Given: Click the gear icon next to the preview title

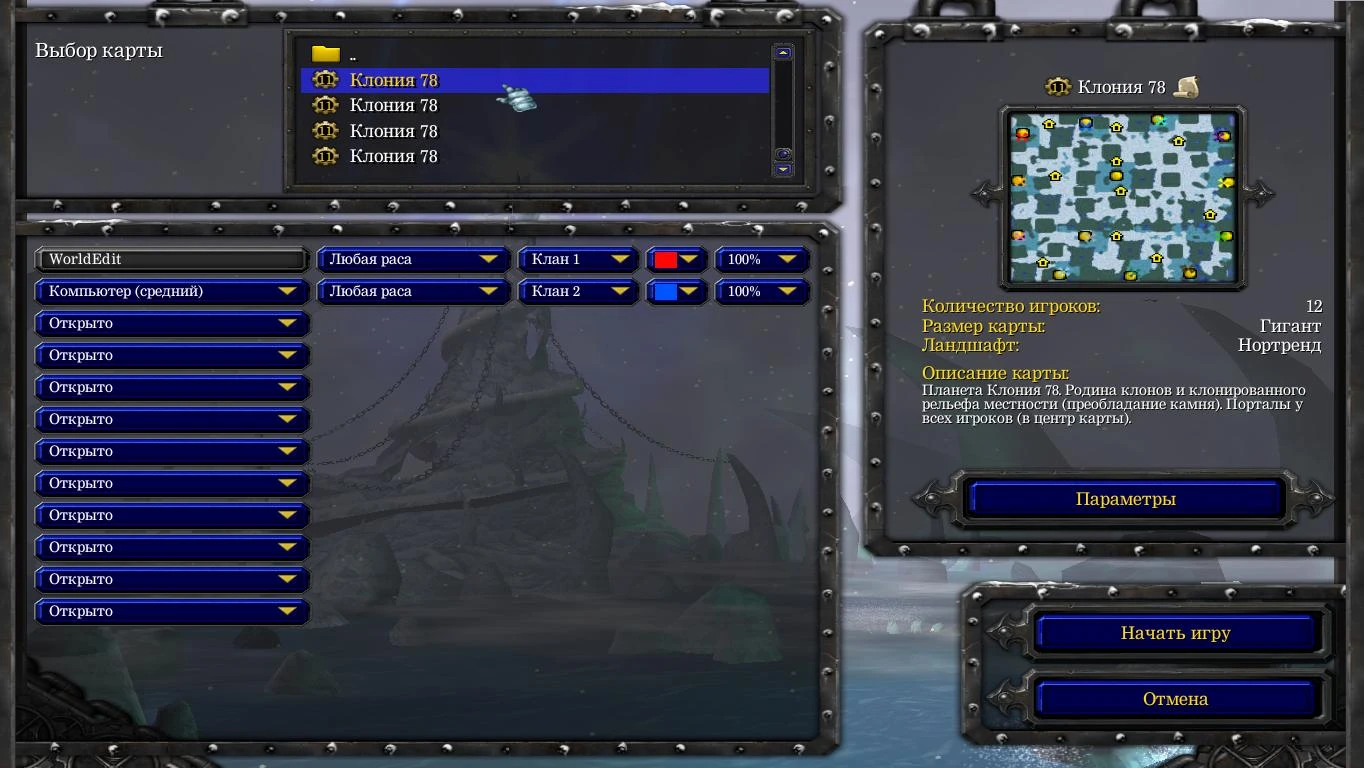Looking at the screenshot, I should 1056,87.
